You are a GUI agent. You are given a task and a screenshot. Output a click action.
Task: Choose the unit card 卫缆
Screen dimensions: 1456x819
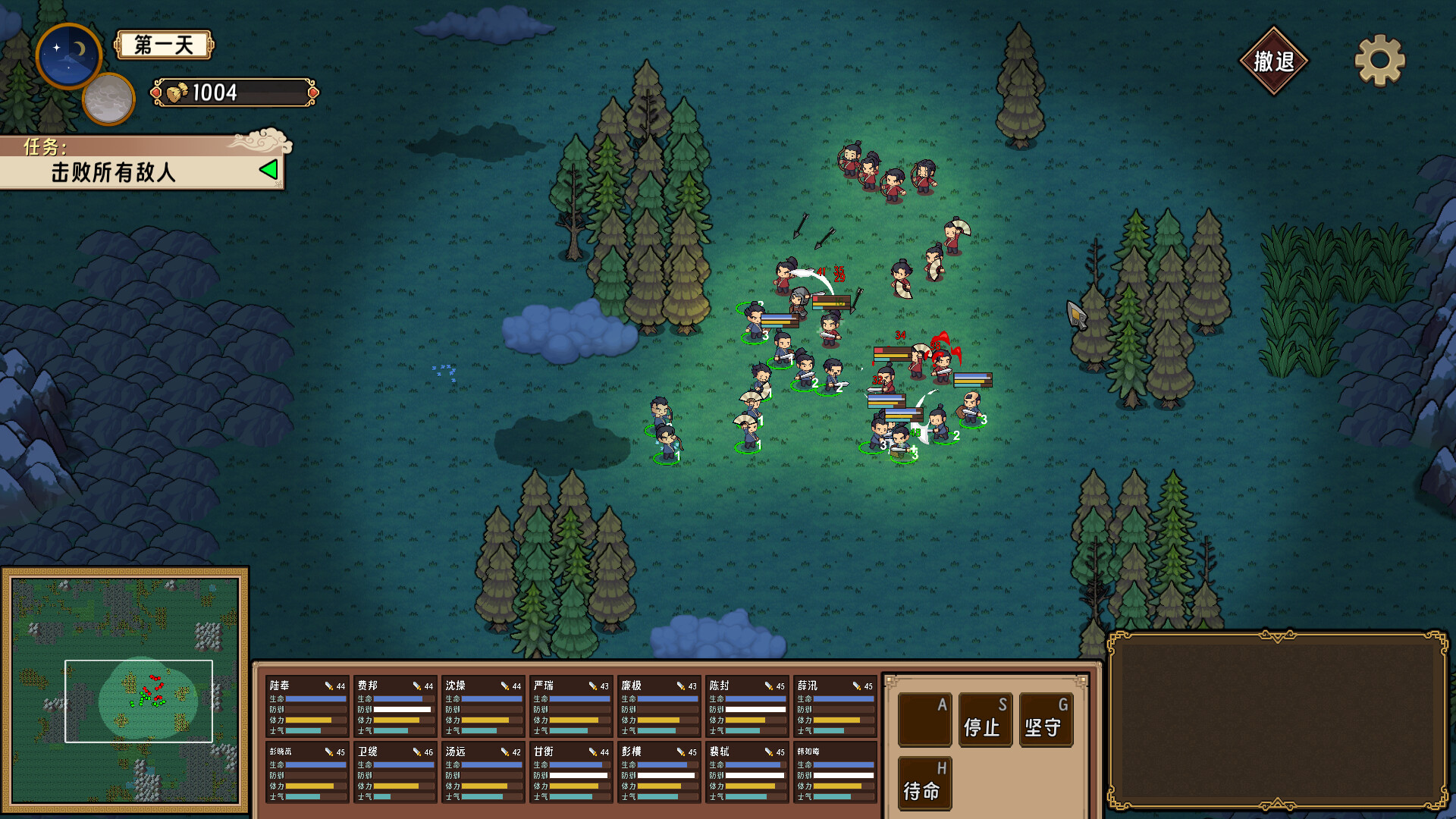click(x=395, y=773)
